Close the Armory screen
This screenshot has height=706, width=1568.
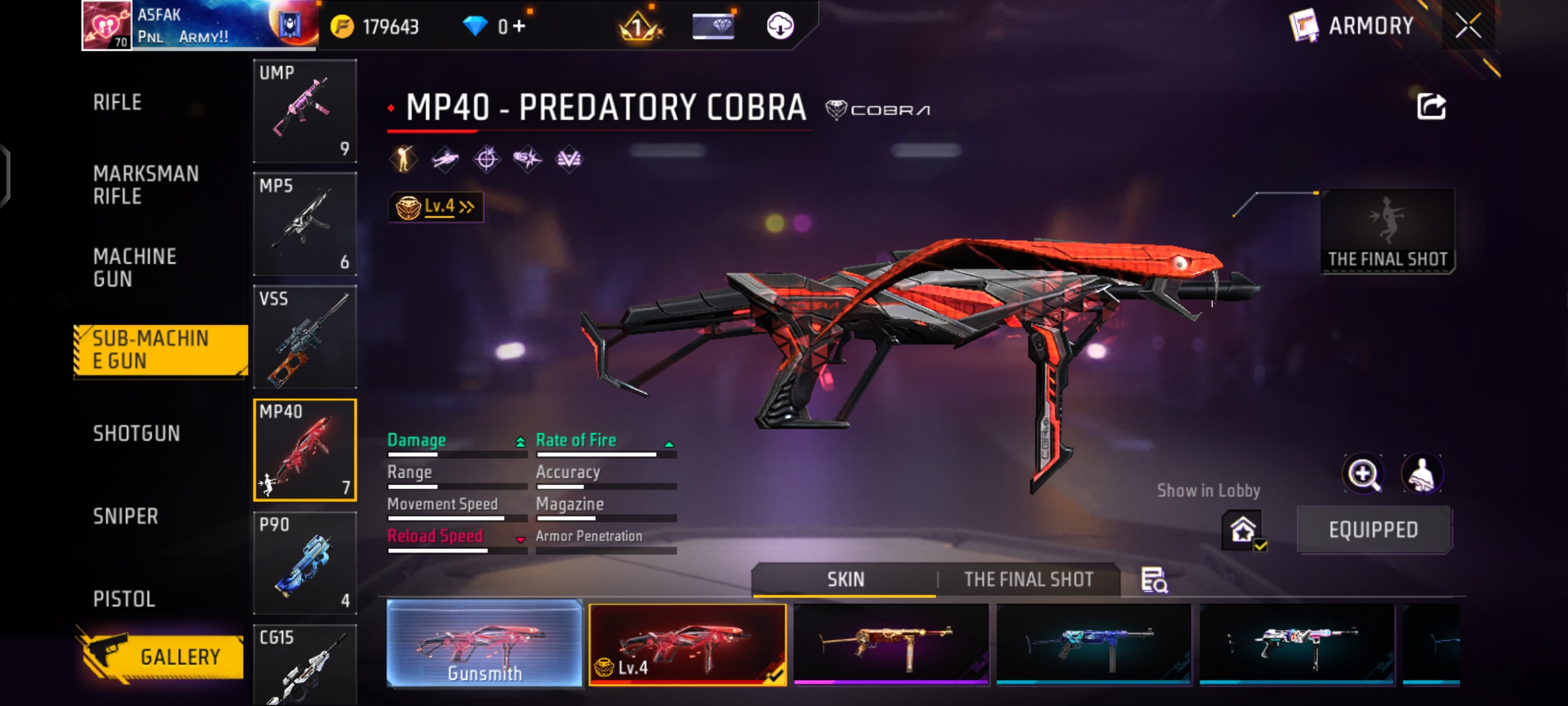(1468, 26)
